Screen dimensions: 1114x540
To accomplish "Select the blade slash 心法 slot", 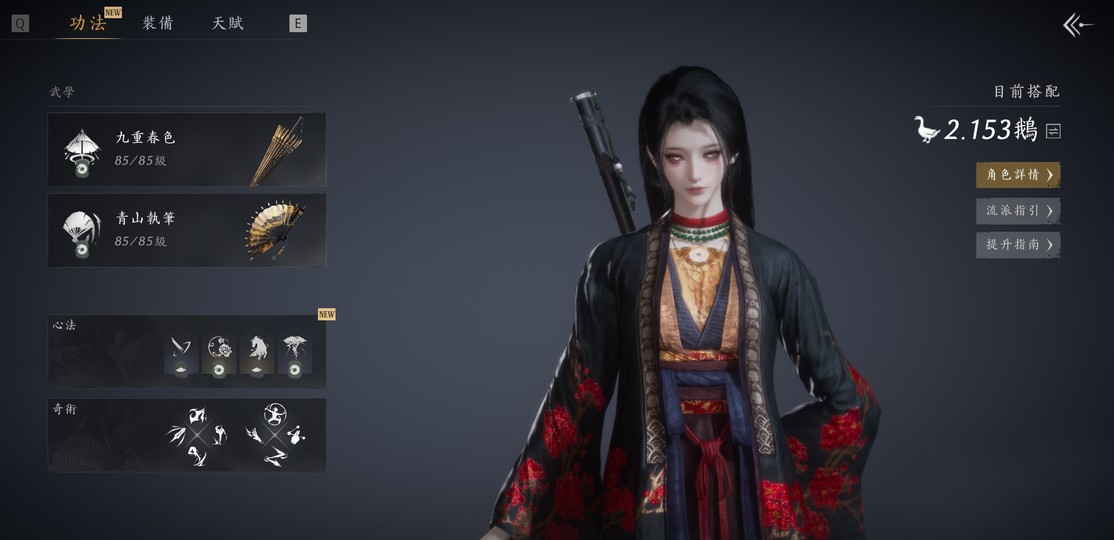I will point(181,354).
